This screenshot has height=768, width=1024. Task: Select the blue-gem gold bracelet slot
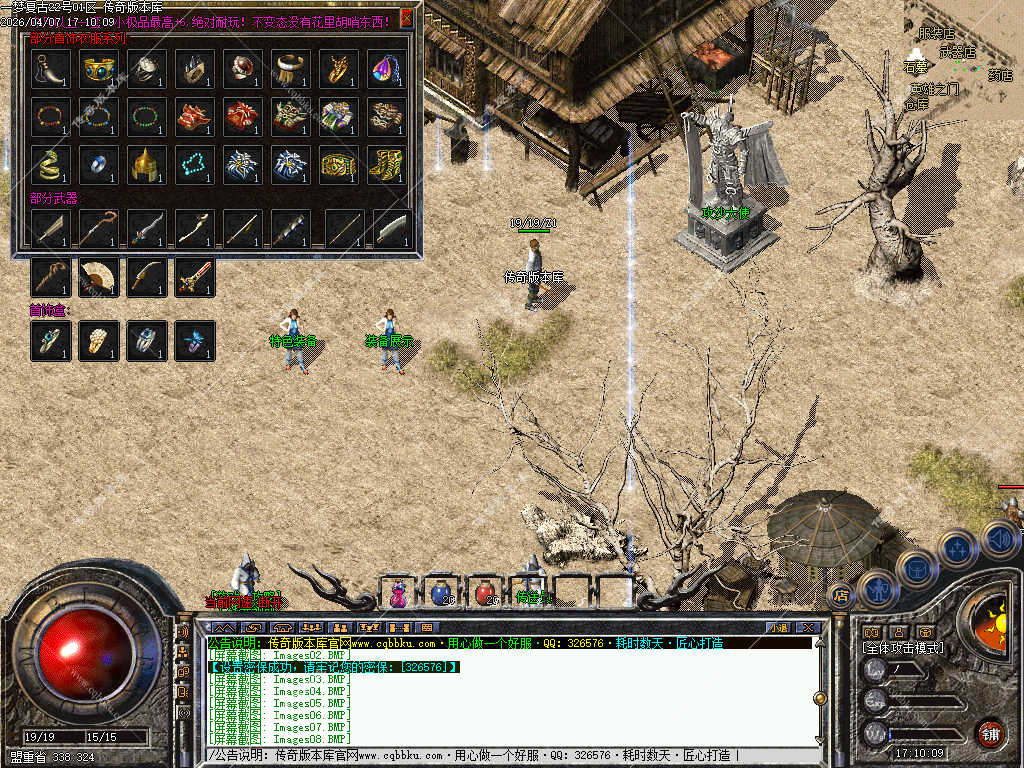(x=99, y=68)
